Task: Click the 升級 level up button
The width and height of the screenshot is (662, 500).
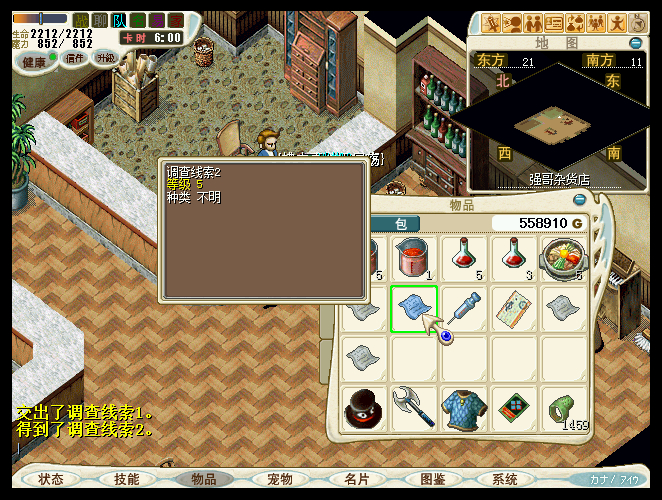Action: click(105, 58)
